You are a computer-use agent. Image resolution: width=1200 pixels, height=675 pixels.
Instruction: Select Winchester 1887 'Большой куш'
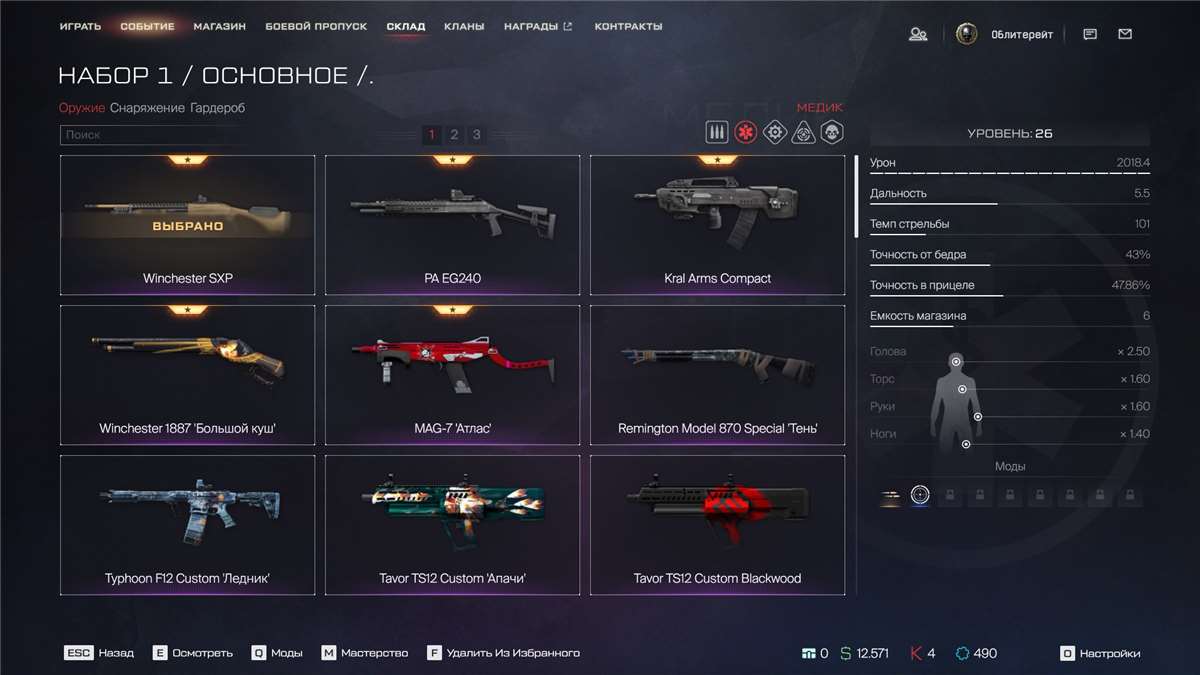coord(187,375)
